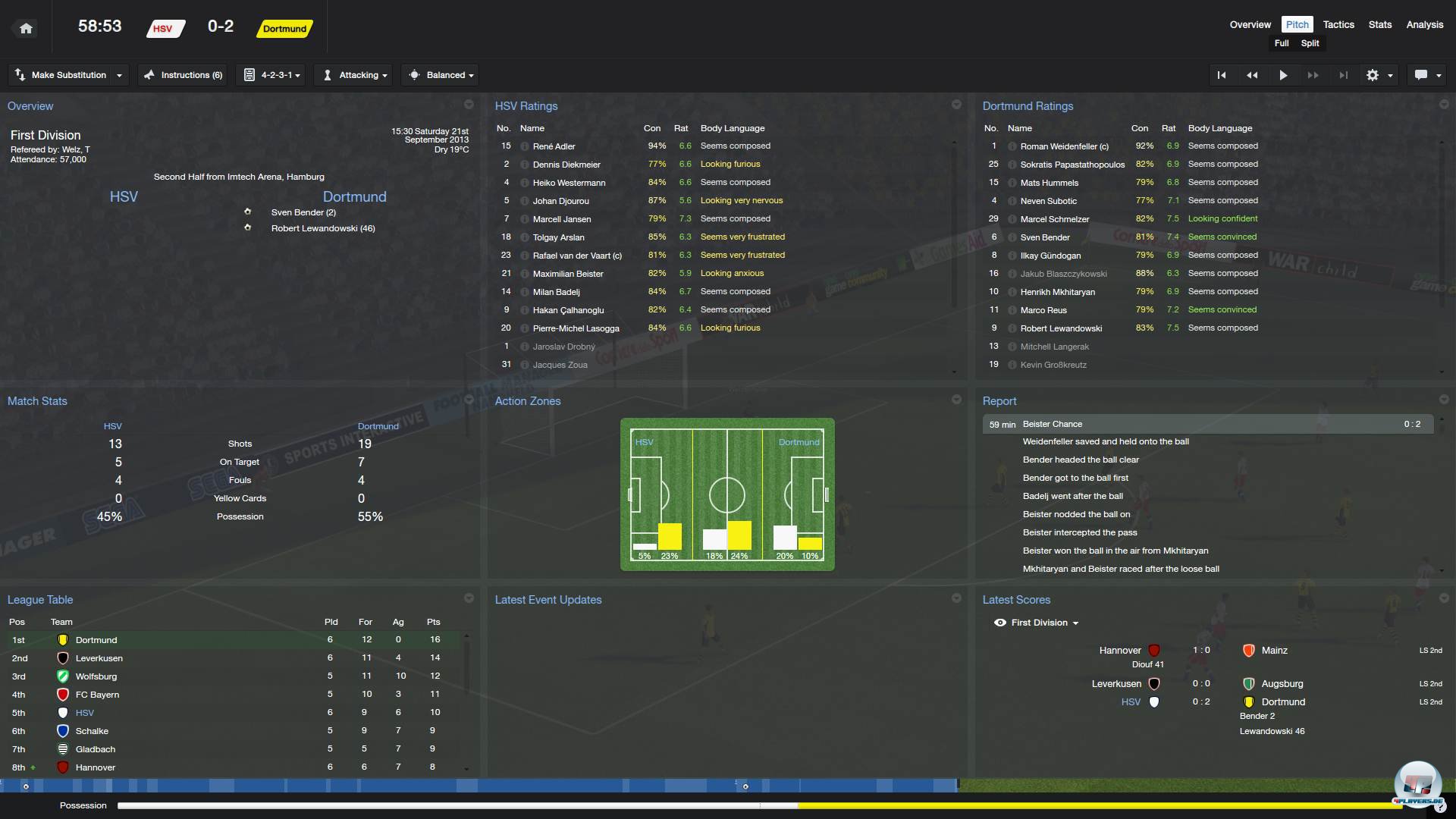Click the formation board icon beside 4-2-3-1
The height and width of the screenshot is (819, 1456).
(x=250, y=74)
